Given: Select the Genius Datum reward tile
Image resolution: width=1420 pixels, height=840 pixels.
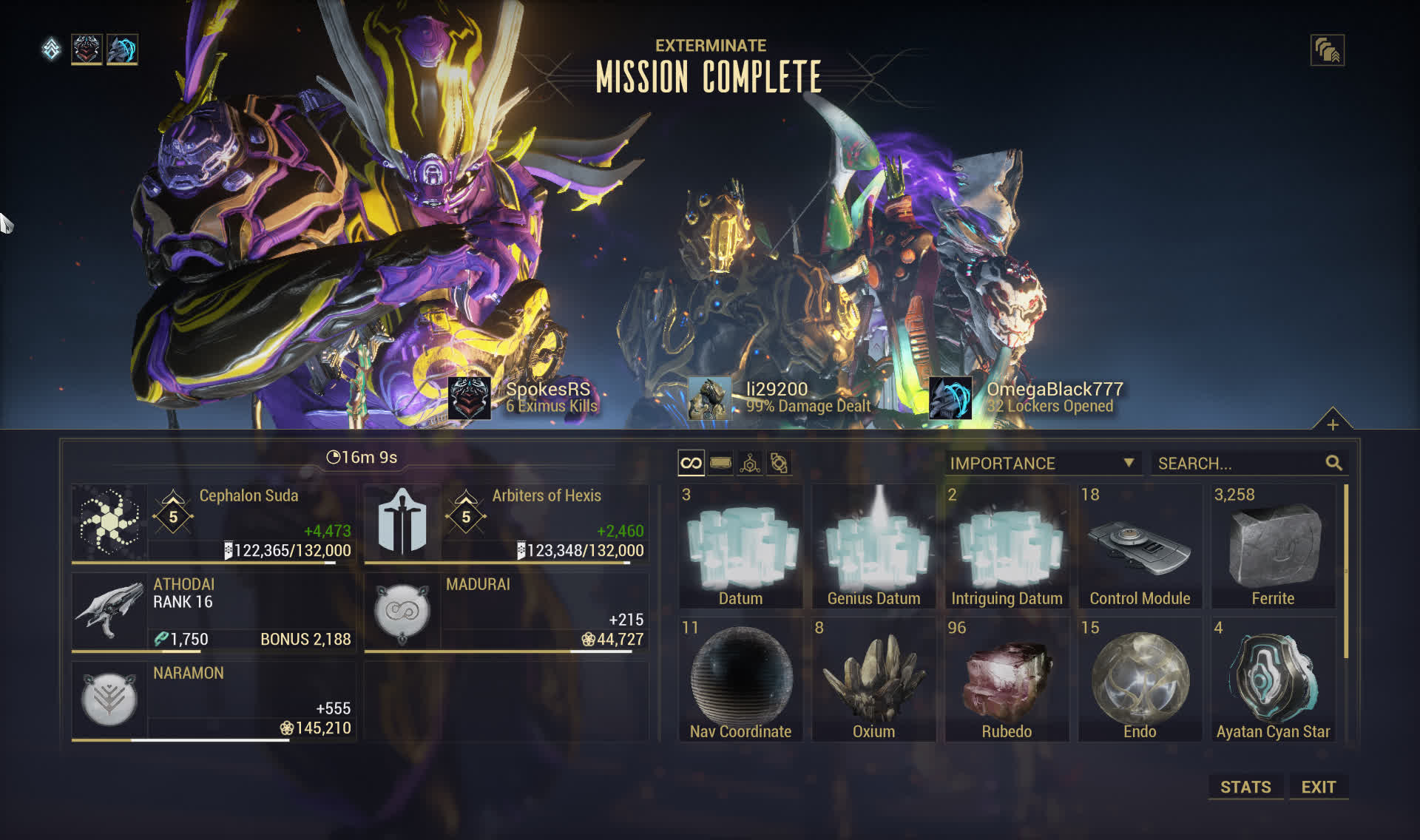Looking at the screenshot, I should 873,546.
